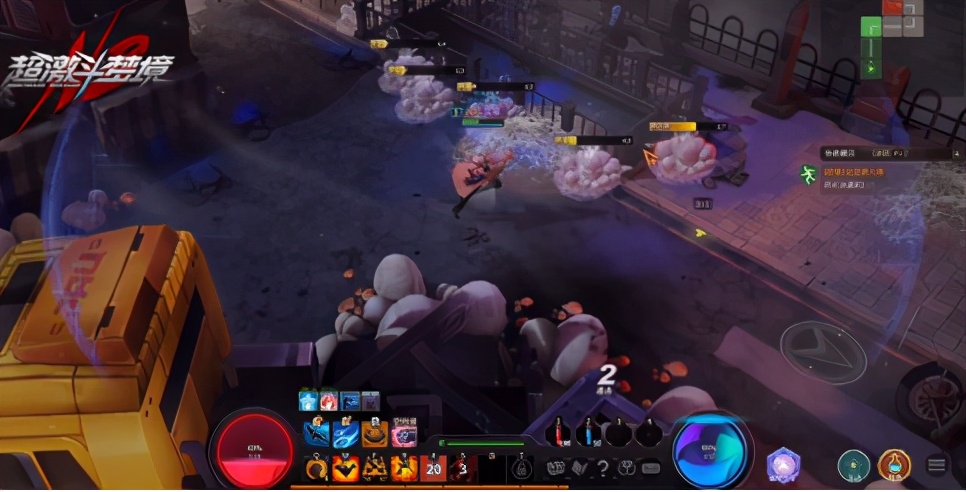Activate the pink-framed skill icon

pyautogui.click(x=404, y=434)
